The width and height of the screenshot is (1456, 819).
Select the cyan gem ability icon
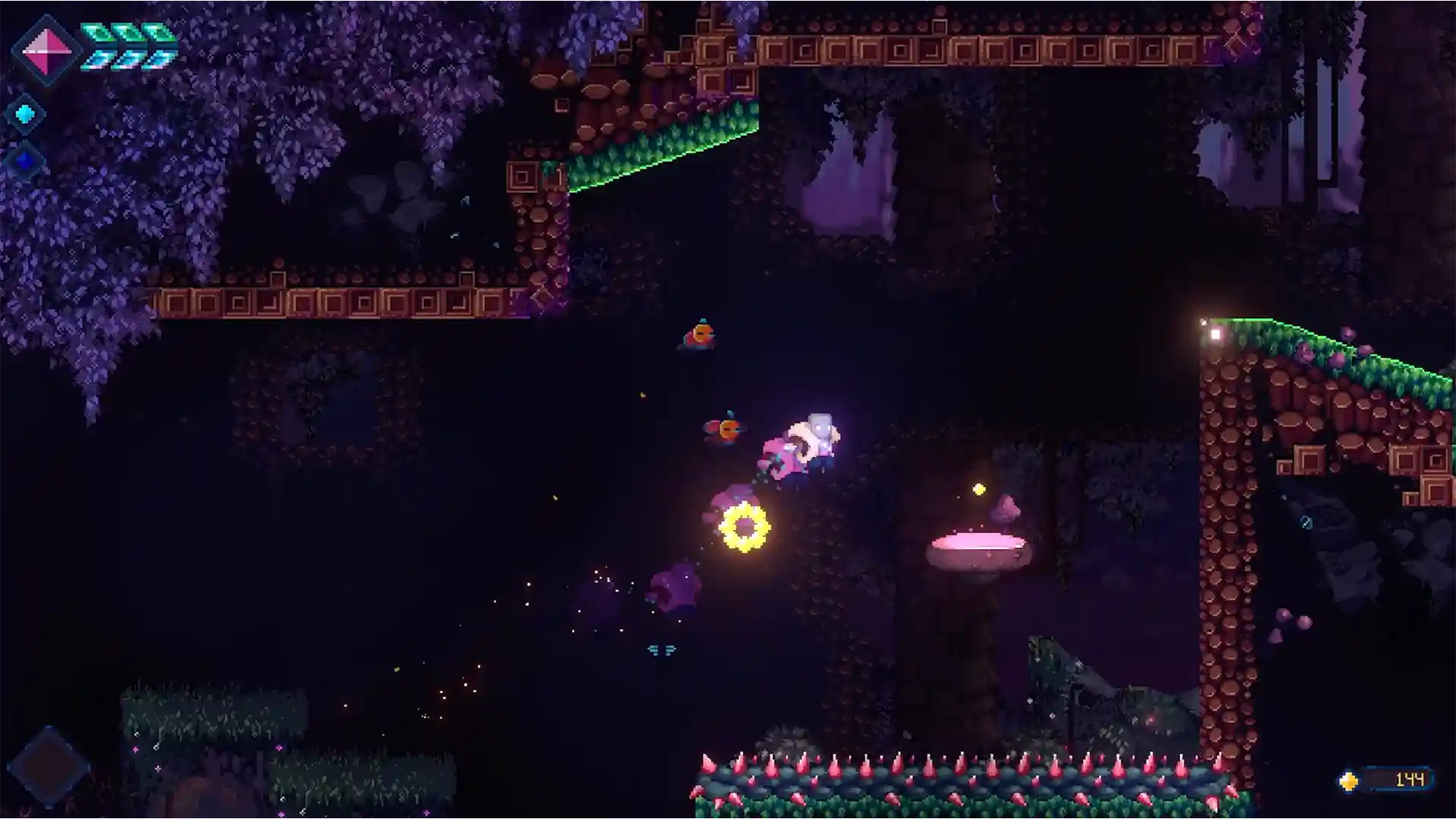(25, 115)
